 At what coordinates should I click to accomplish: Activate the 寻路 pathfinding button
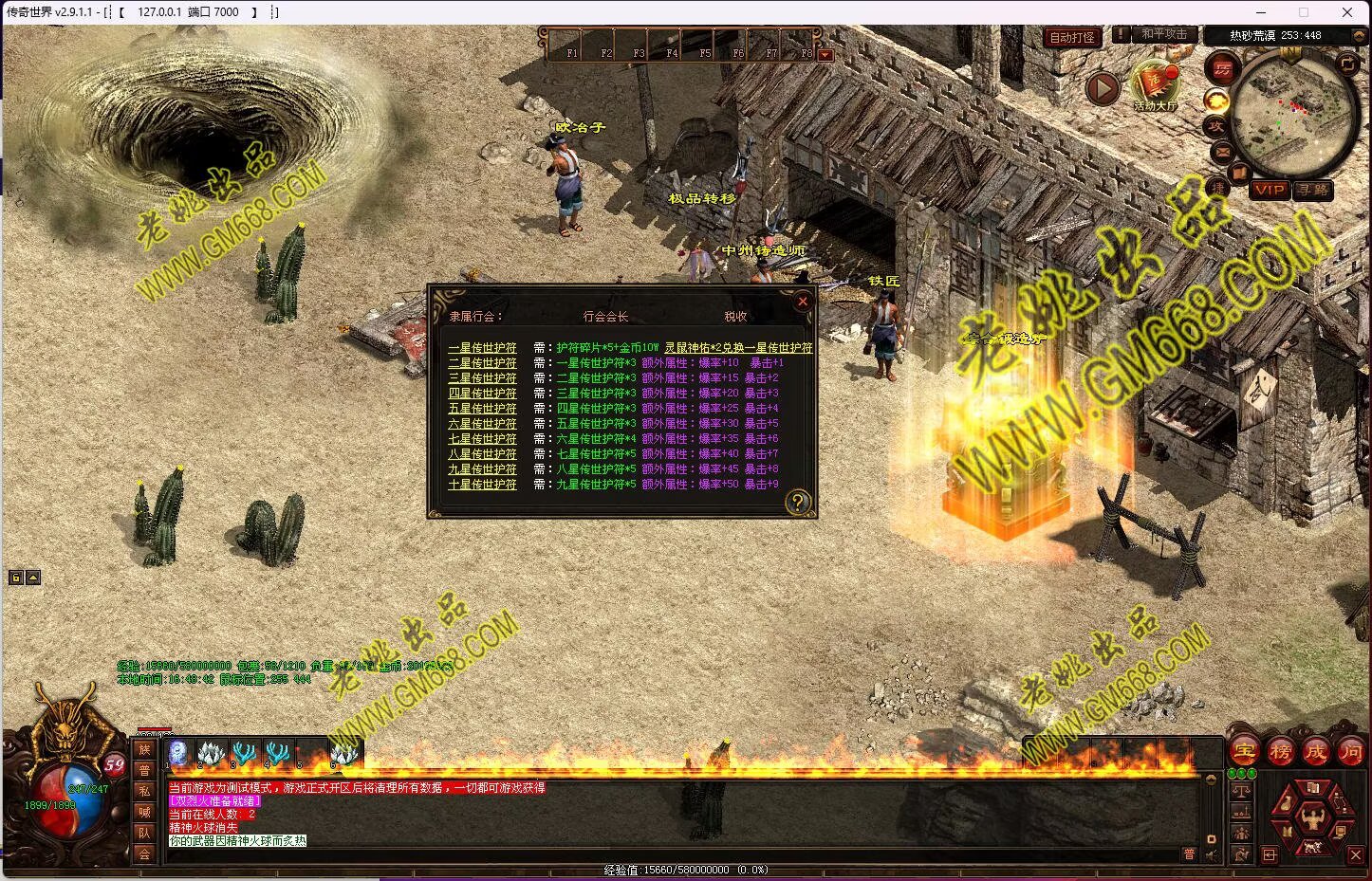click(1313, 190)
